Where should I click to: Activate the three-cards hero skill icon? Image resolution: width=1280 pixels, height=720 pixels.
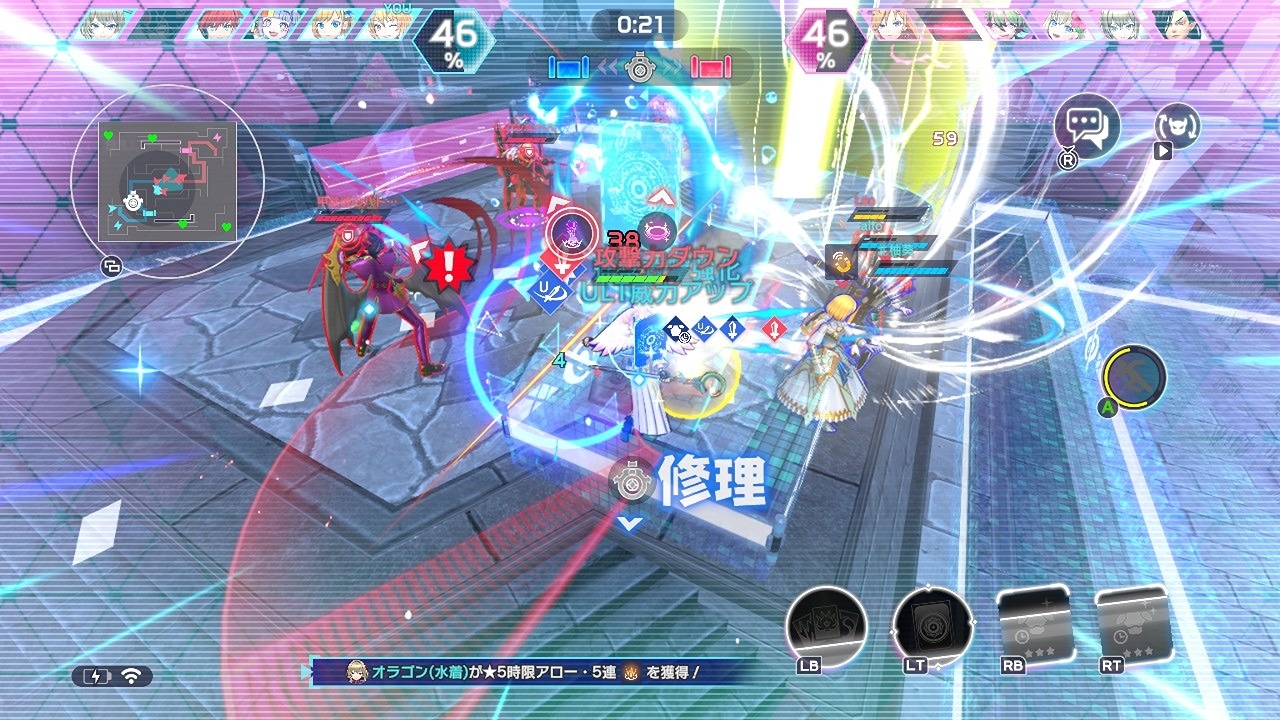click(x=826, y=627)
